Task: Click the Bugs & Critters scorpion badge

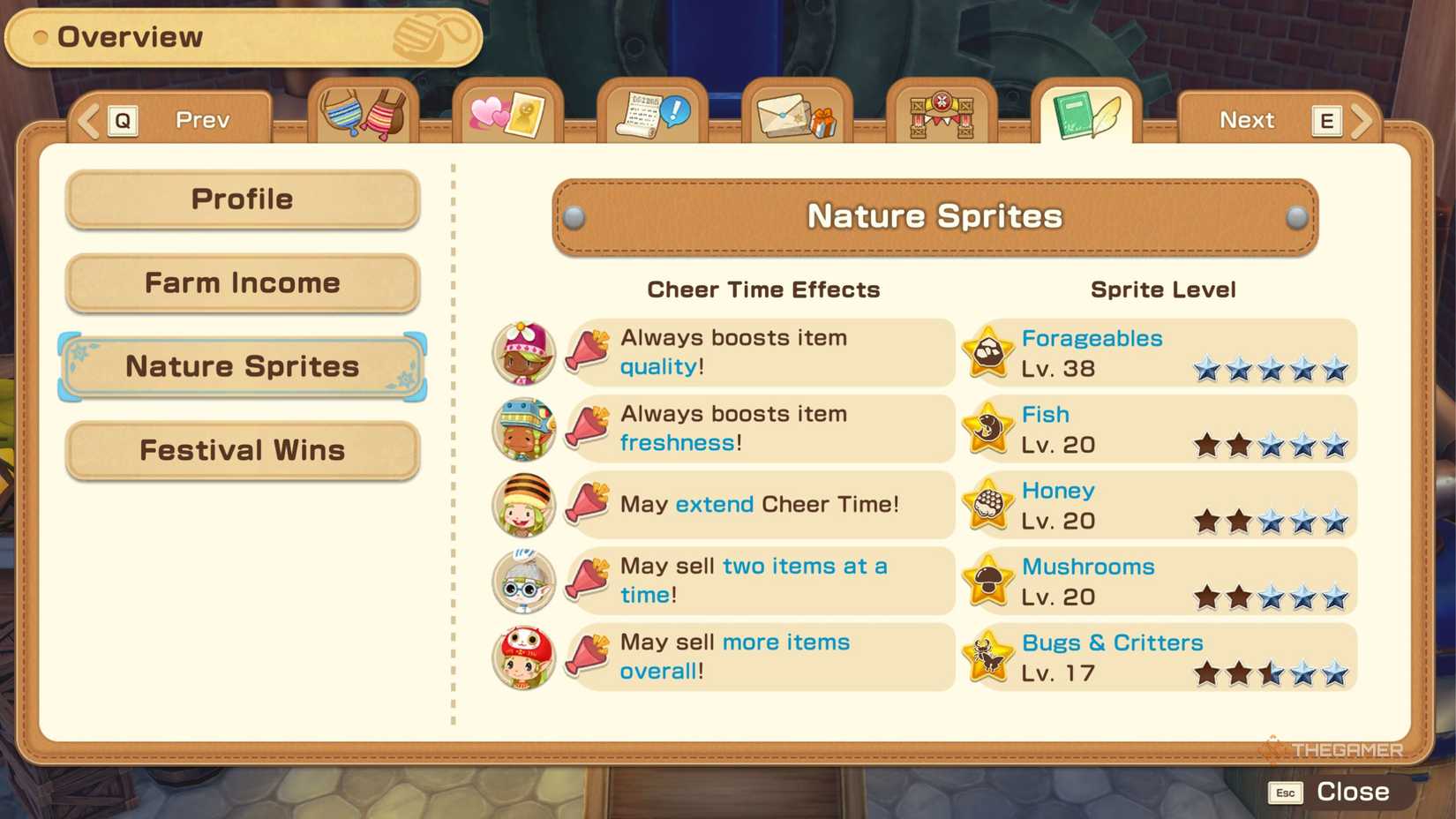Action: (987, 657)
